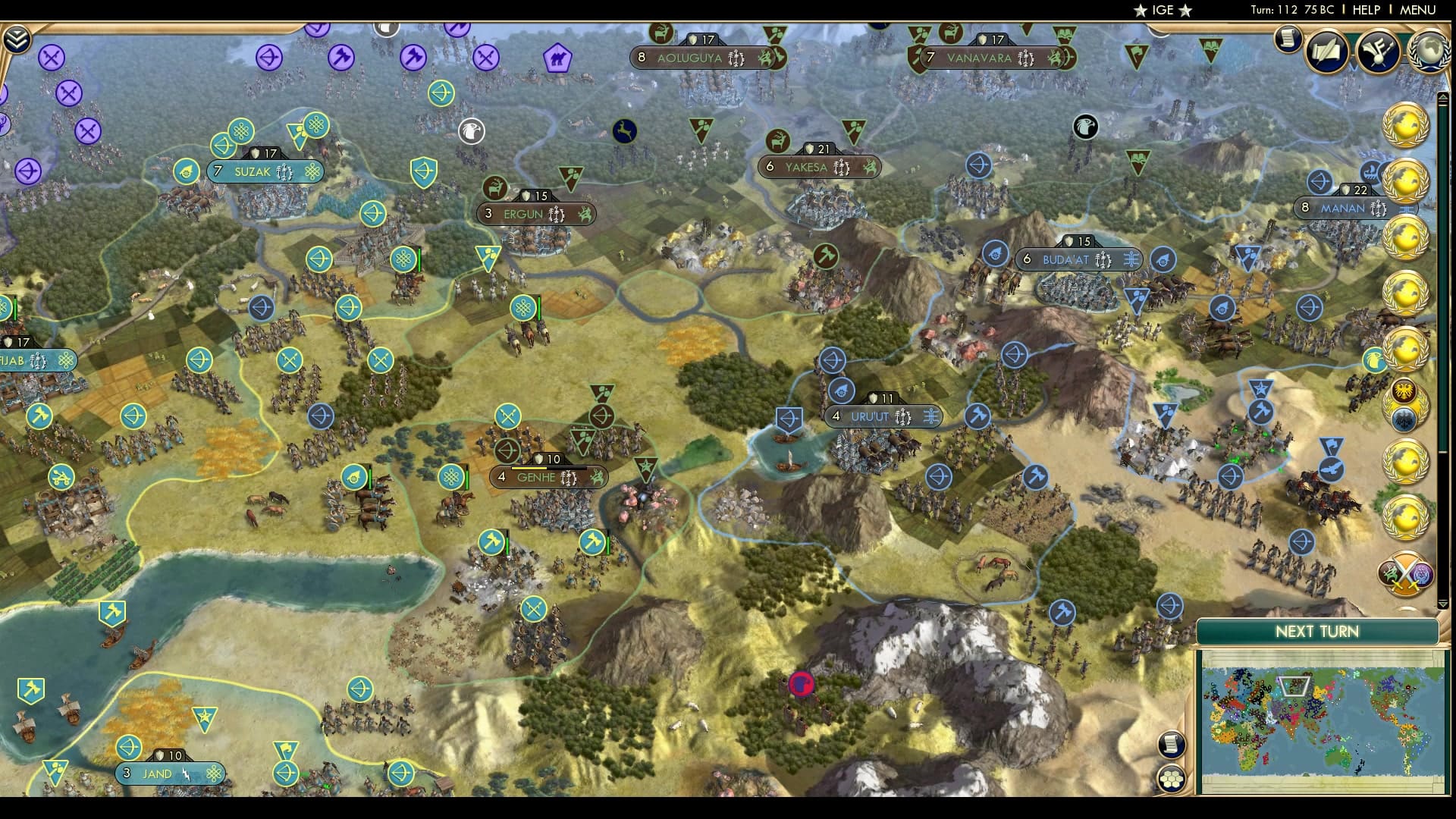Image resolution: width=1456 pixels, height=819 pixels.
Task: Open the Culture overview icon at top right
Action: (1379, 50)
